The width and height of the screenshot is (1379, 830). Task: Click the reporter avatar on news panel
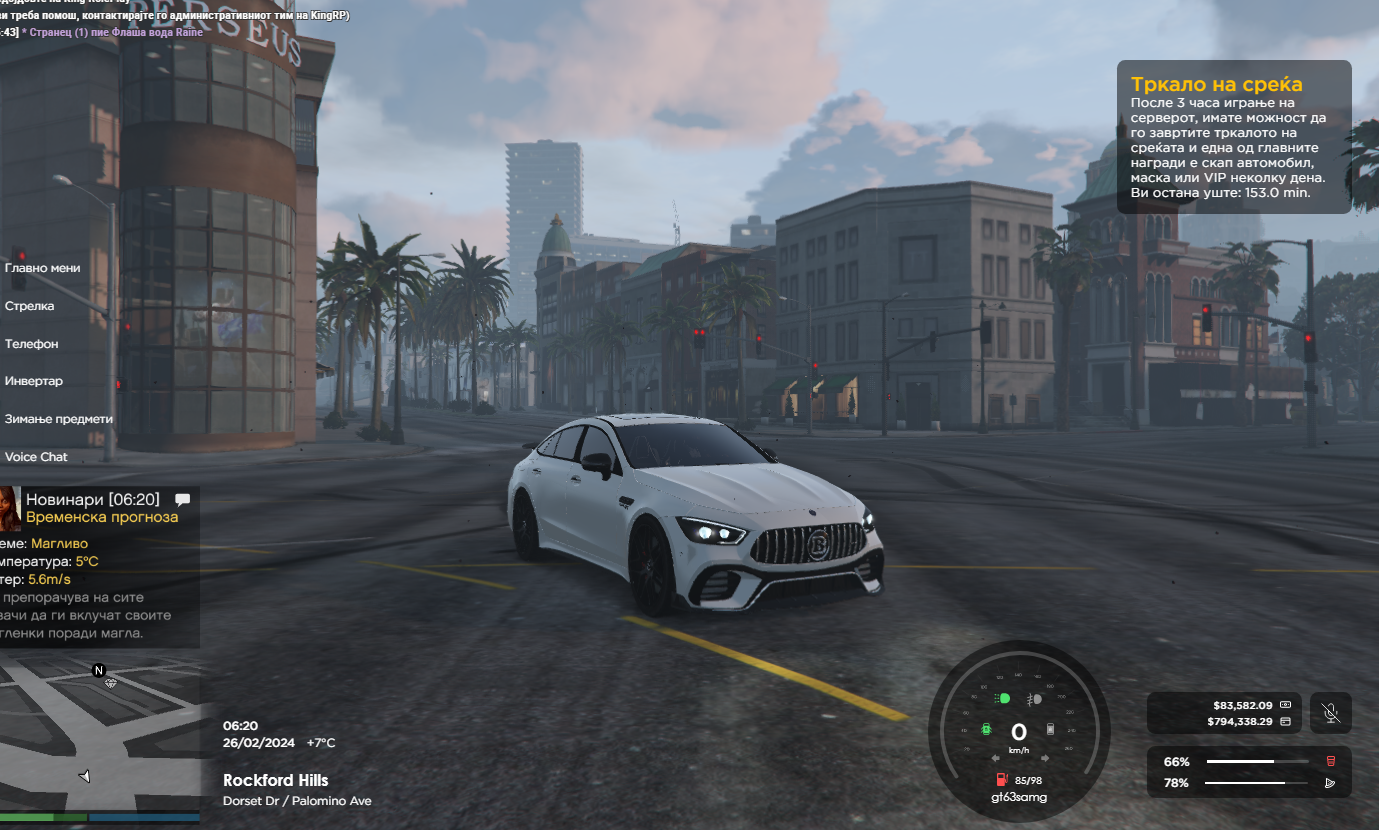10,508
